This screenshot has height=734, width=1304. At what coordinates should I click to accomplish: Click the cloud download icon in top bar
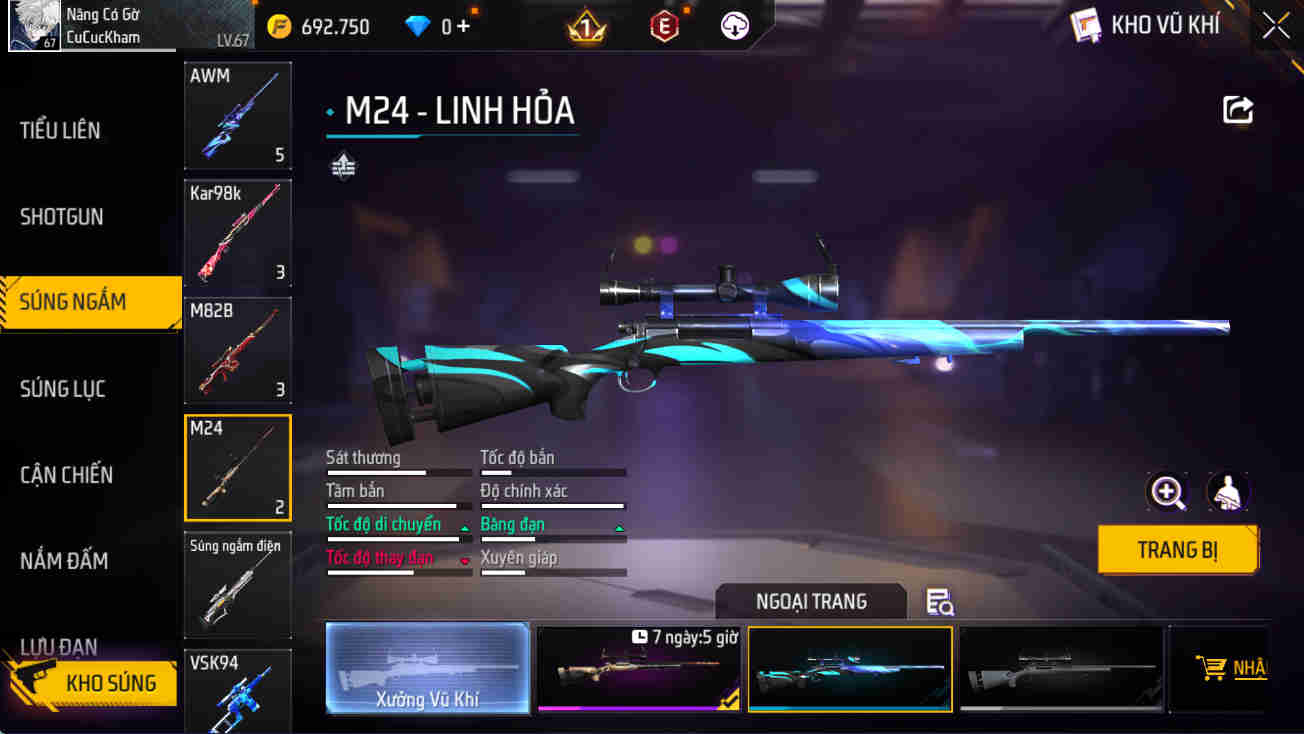[x=735, y=27]
